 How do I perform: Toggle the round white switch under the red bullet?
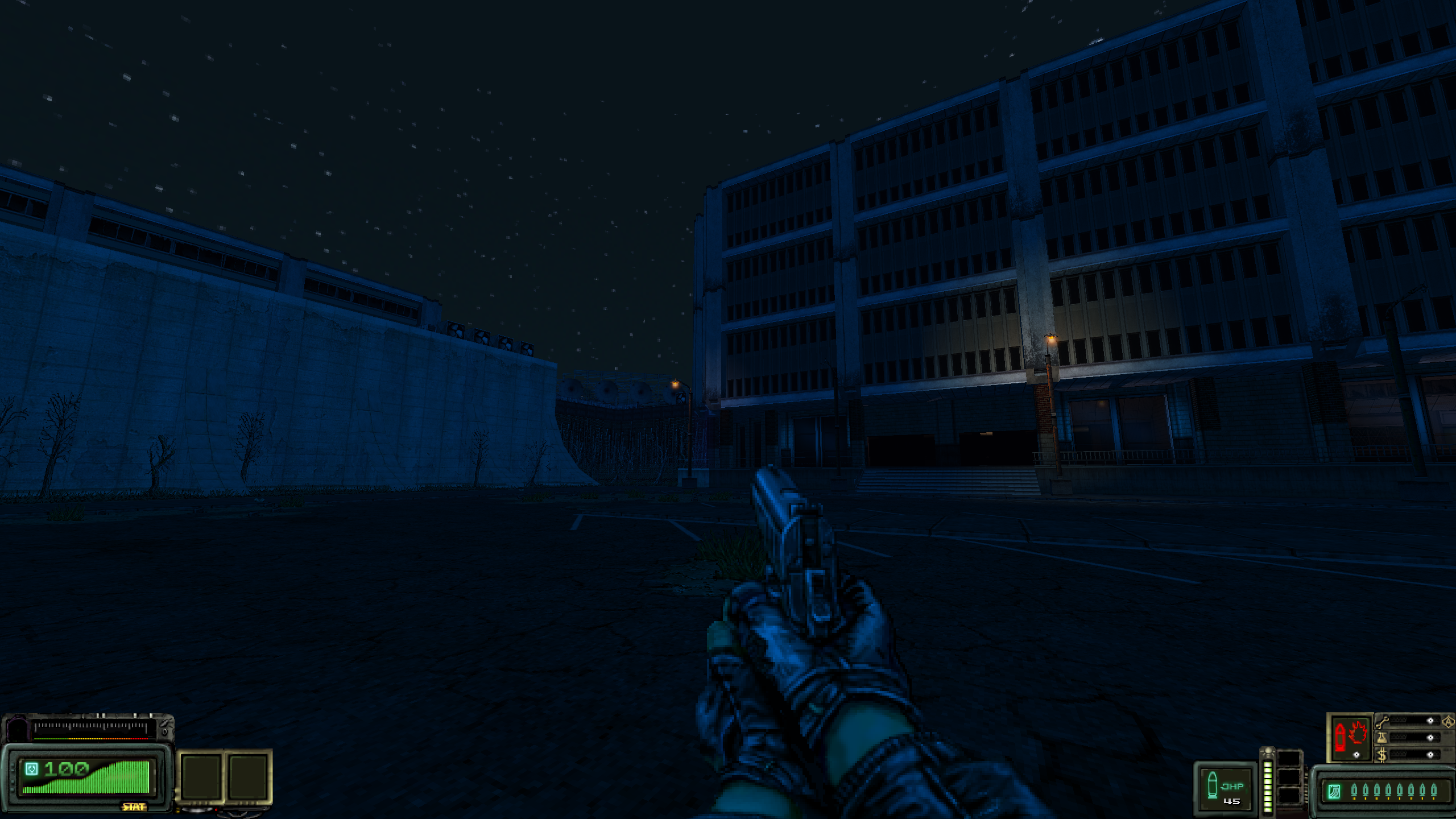[1356, 756]
